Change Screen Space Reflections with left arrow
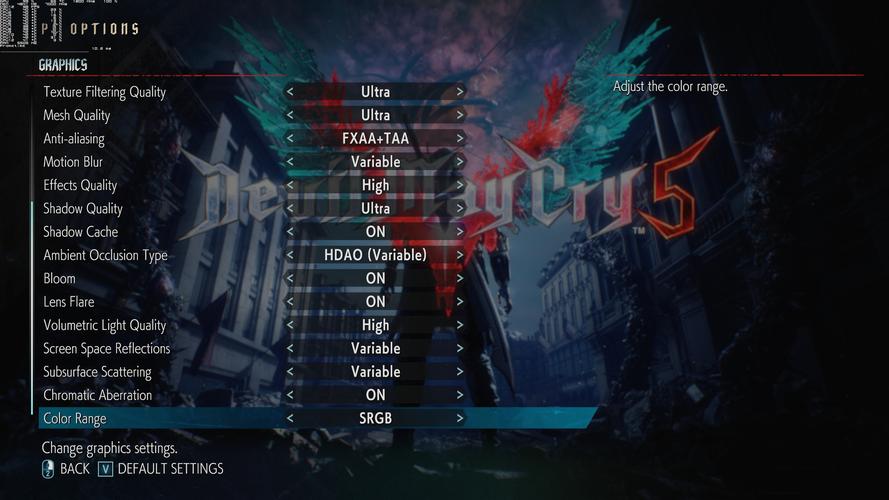889x500 pixels. tap(290, 349)
